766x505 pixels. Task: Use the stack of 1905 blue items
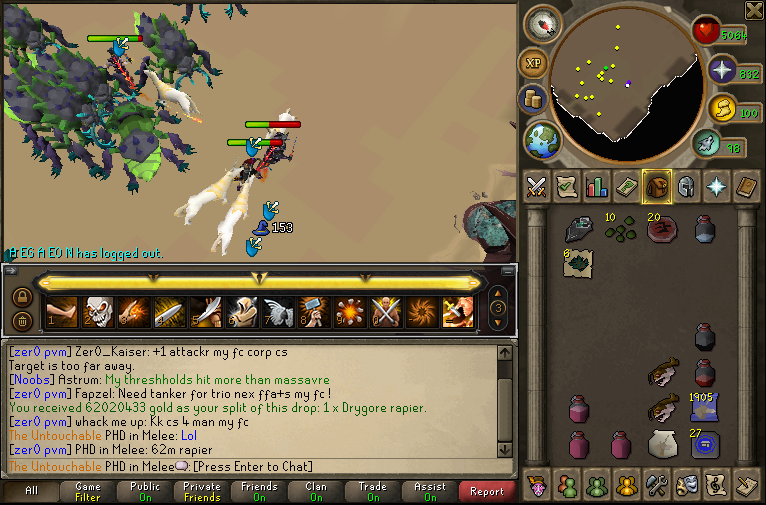pos(705,408)
